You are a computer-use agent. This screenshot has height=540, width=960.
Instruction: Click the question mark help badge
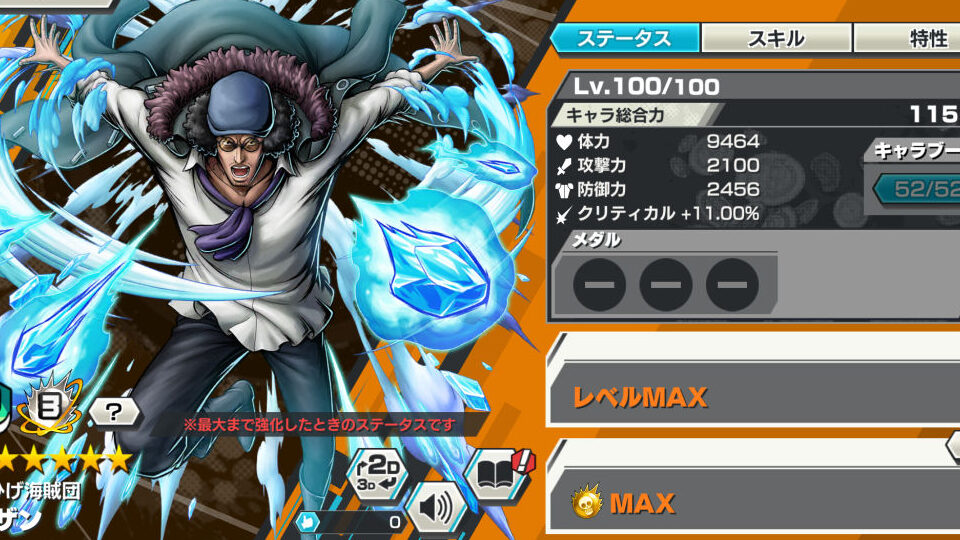[113, 410]
